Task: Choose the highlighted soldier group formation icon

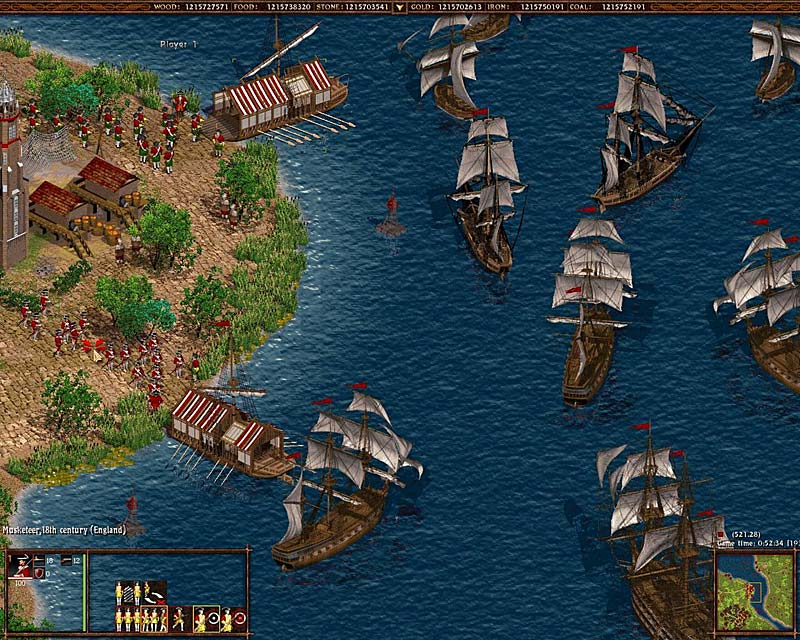Action: click(154, 620)
